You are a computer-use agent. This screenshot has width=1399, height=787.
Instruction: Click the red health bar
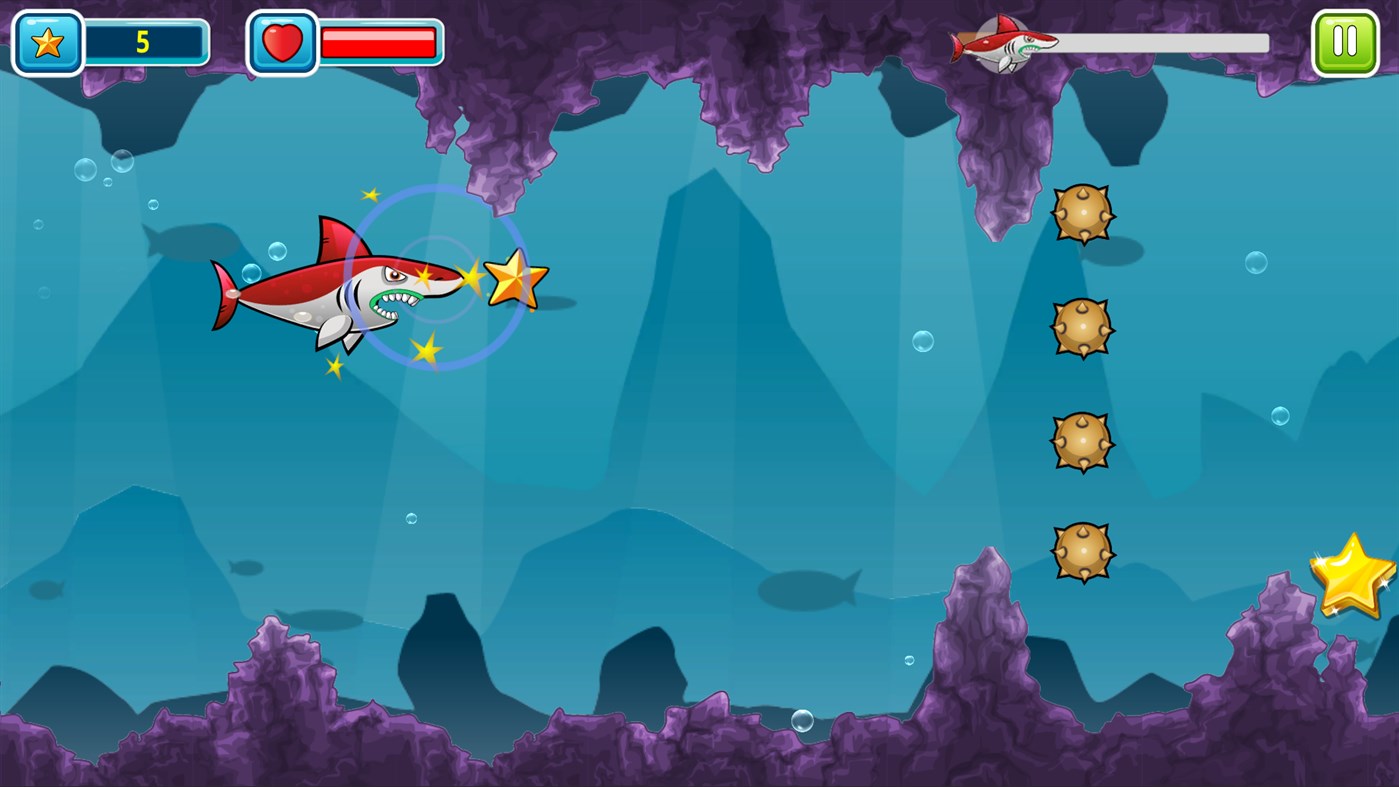378,42
